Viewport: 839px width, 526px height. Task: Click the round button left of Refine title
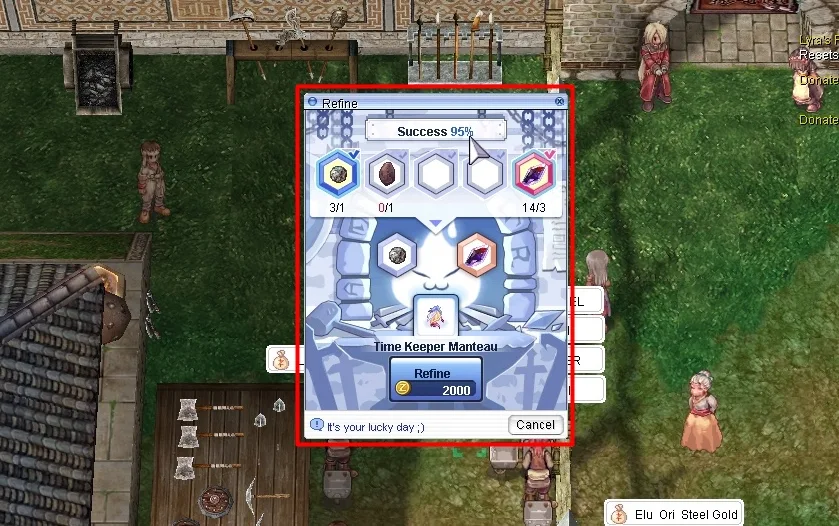(312, 103)
